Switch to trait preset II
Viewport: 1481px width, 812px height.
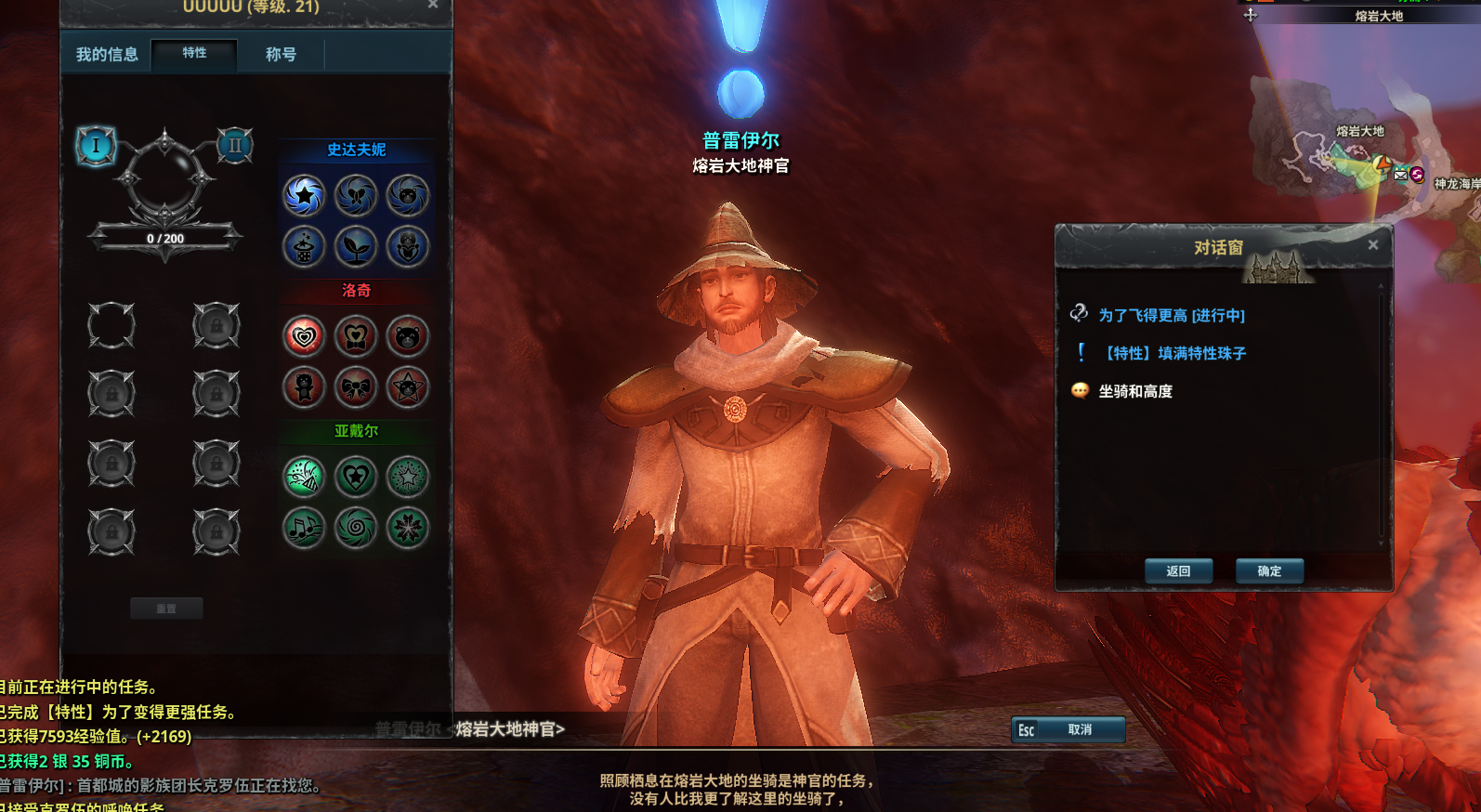click(x=234, y=146)
